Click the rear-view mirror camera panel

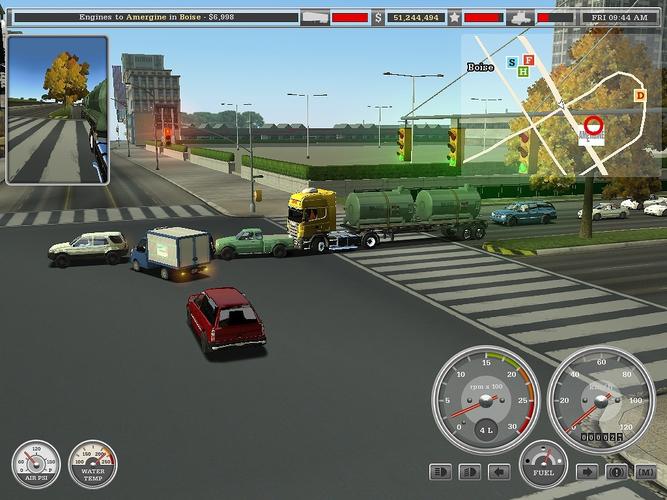(57, 110)
